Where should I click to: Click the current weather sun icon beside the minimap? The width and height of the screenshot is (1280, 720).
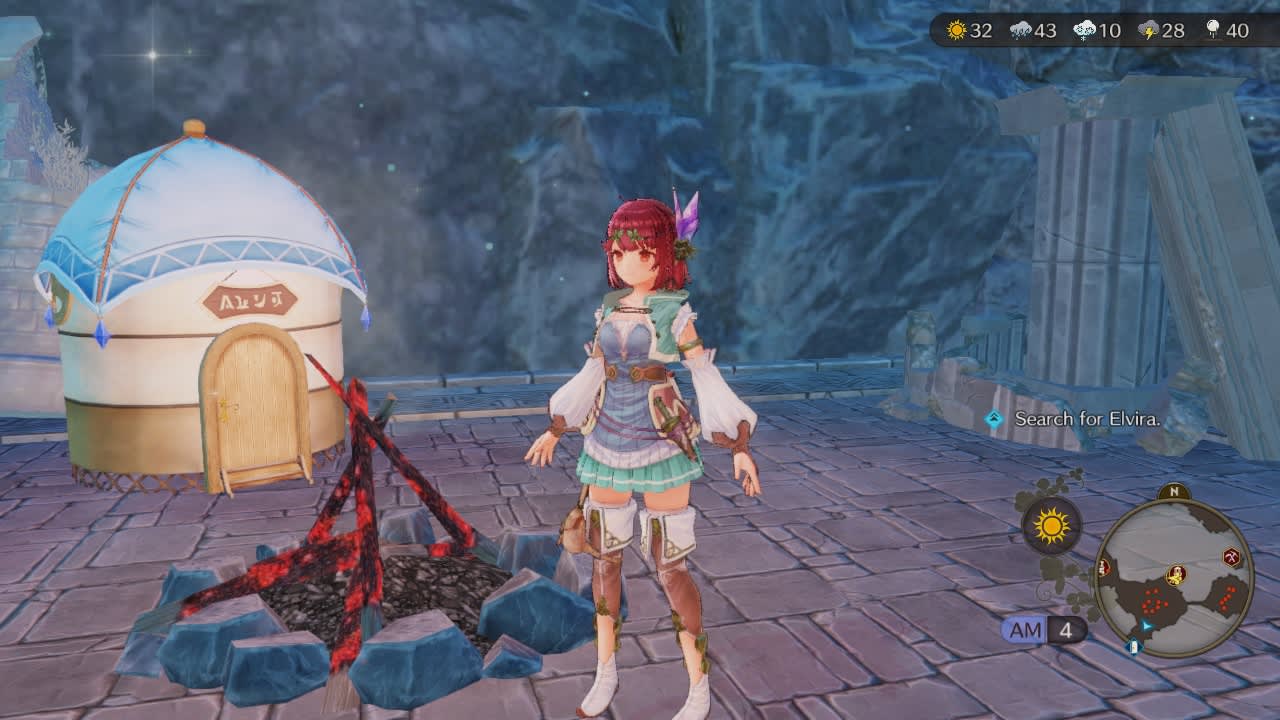(1050, 526)
